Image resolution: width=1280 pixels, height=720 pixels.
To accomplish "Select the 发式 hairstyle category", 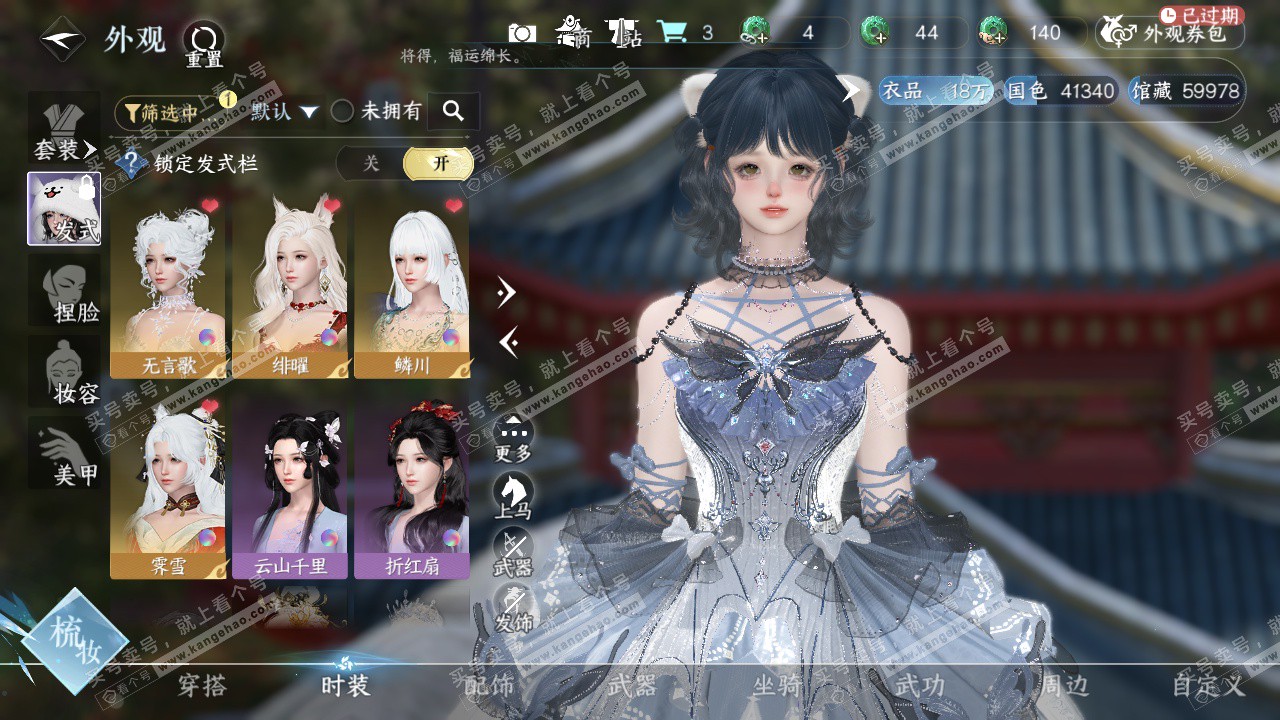I will pyautogui.click(x=64, y=209).
